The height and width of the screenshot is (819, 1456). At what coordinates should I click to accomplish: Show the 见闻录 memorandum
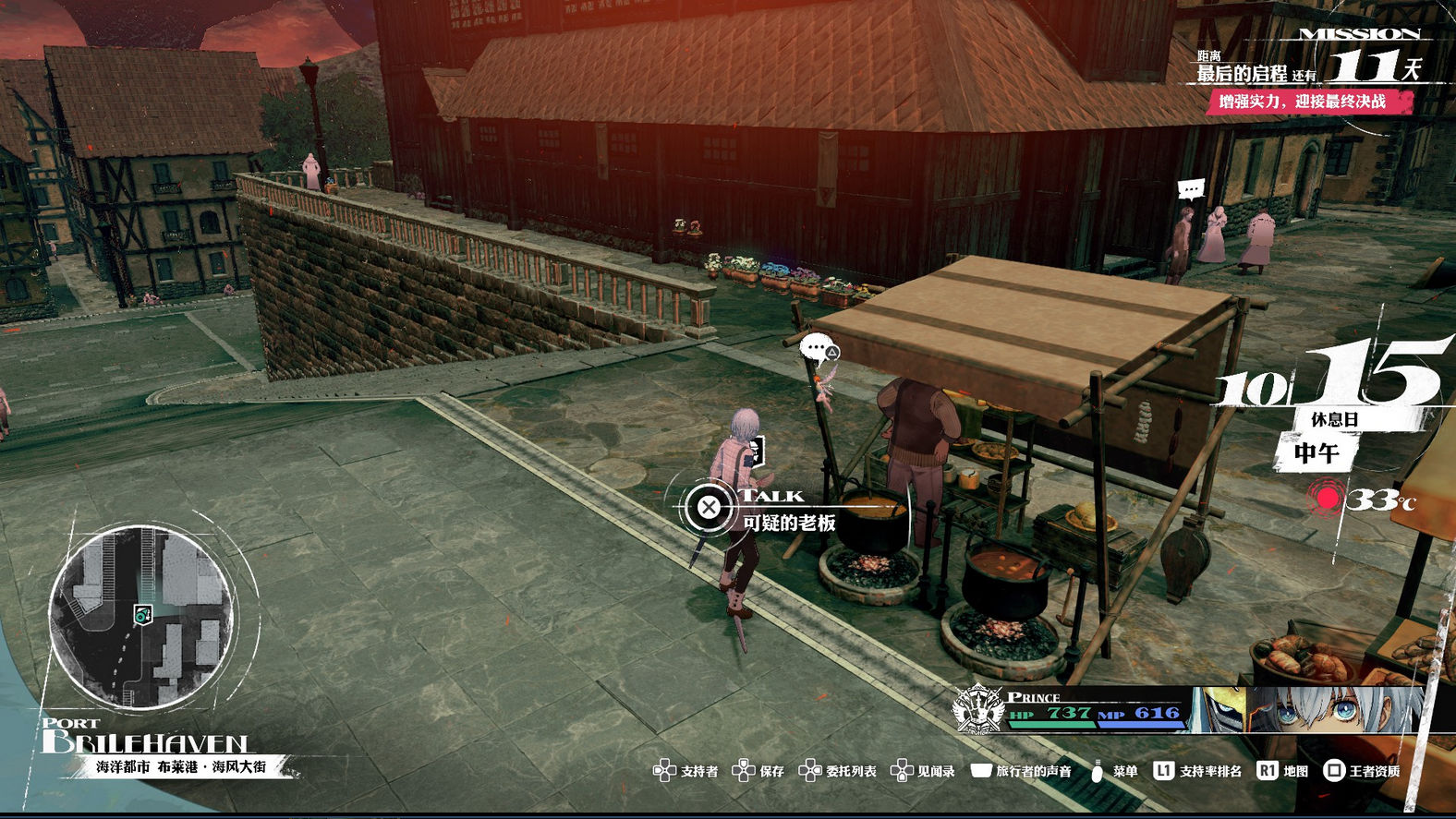(x=923, y=771)
